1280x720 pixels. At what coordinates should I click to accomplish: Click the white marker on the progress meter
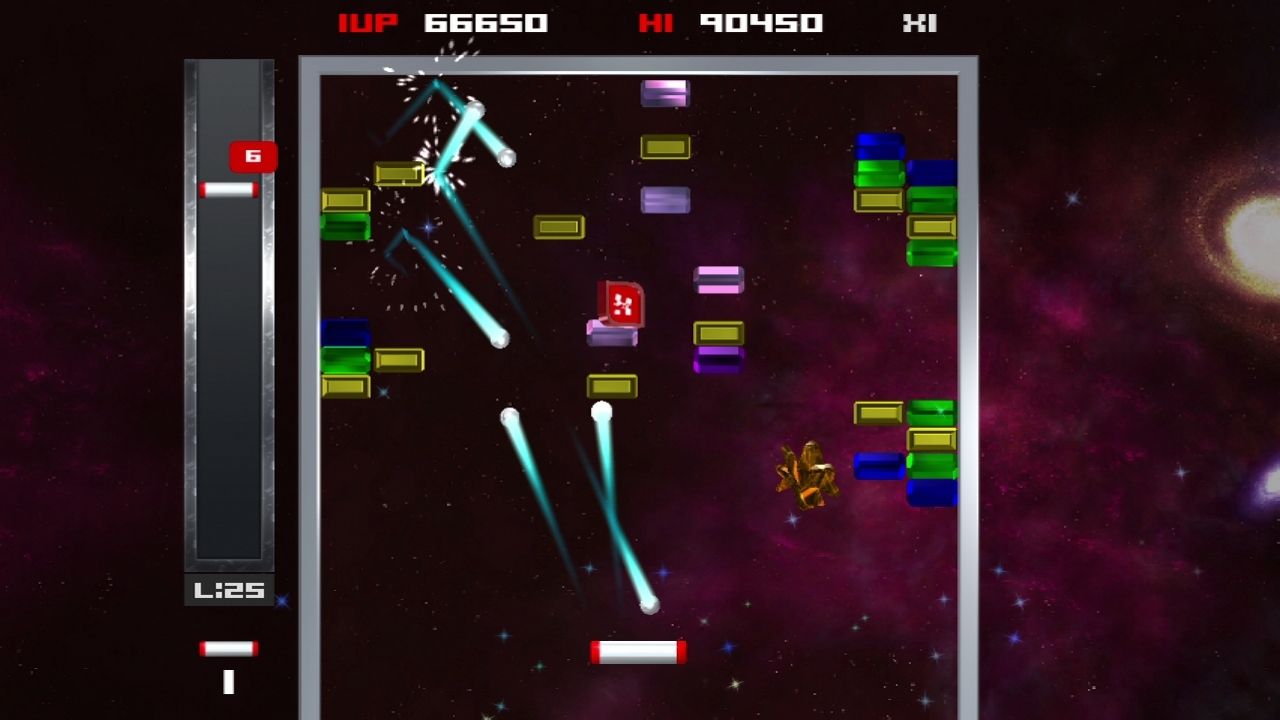(x=228, y=189)
